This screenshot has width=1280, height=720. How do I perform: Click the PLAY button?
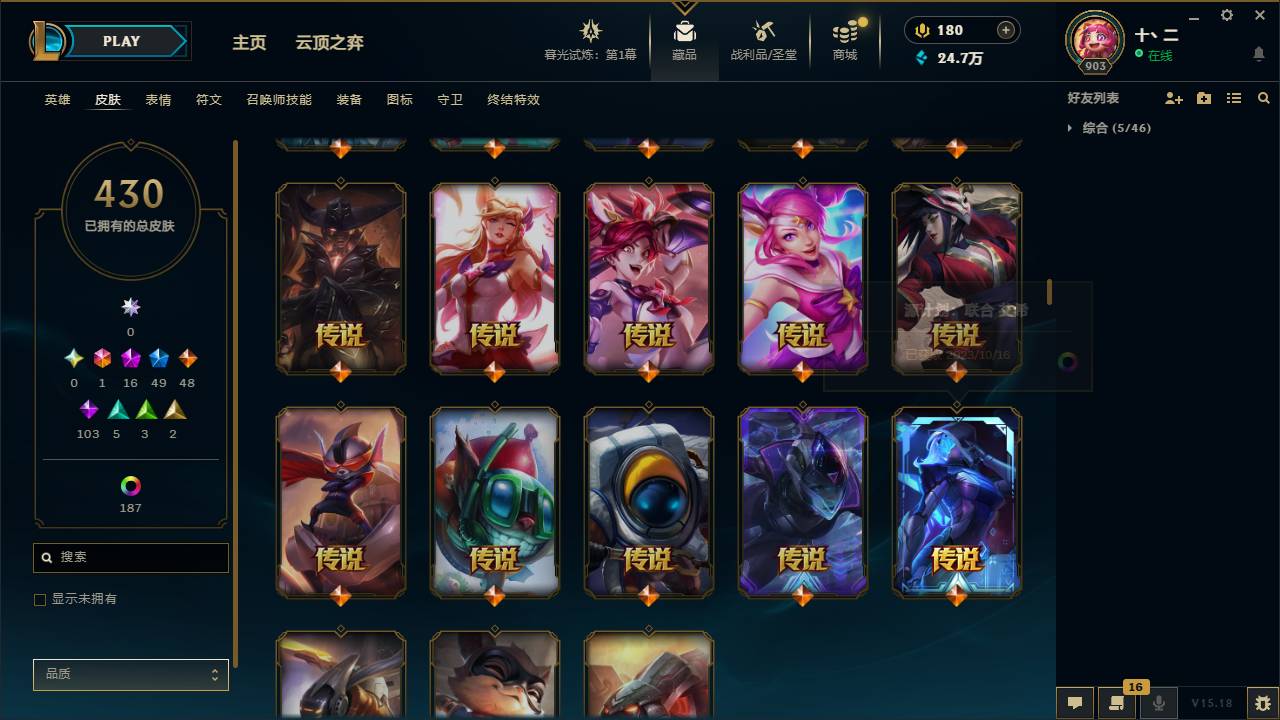tap(120, 41)
